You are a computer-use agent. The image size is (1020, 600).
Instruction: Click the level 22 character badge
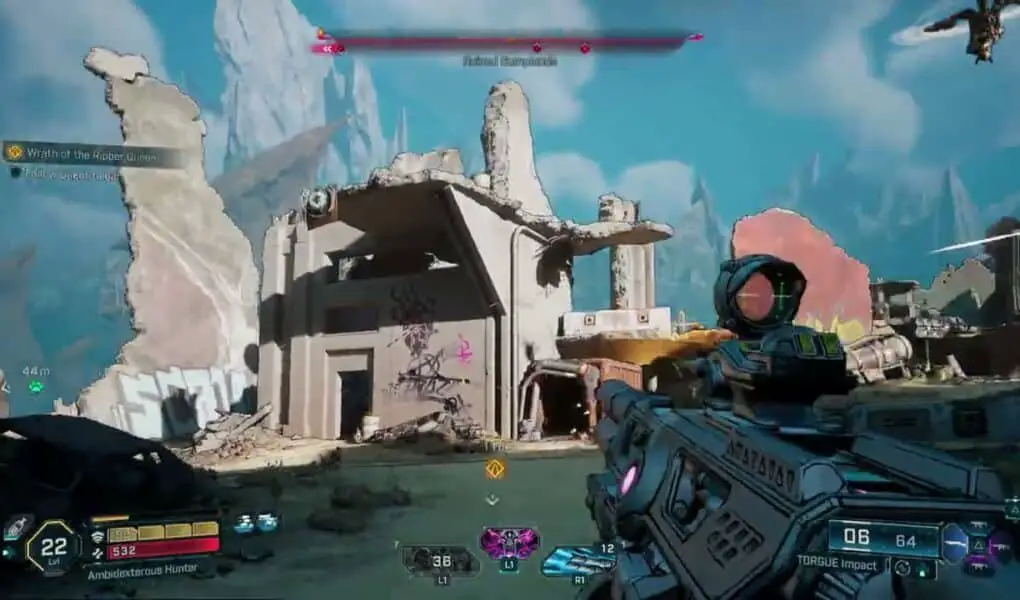53,547
